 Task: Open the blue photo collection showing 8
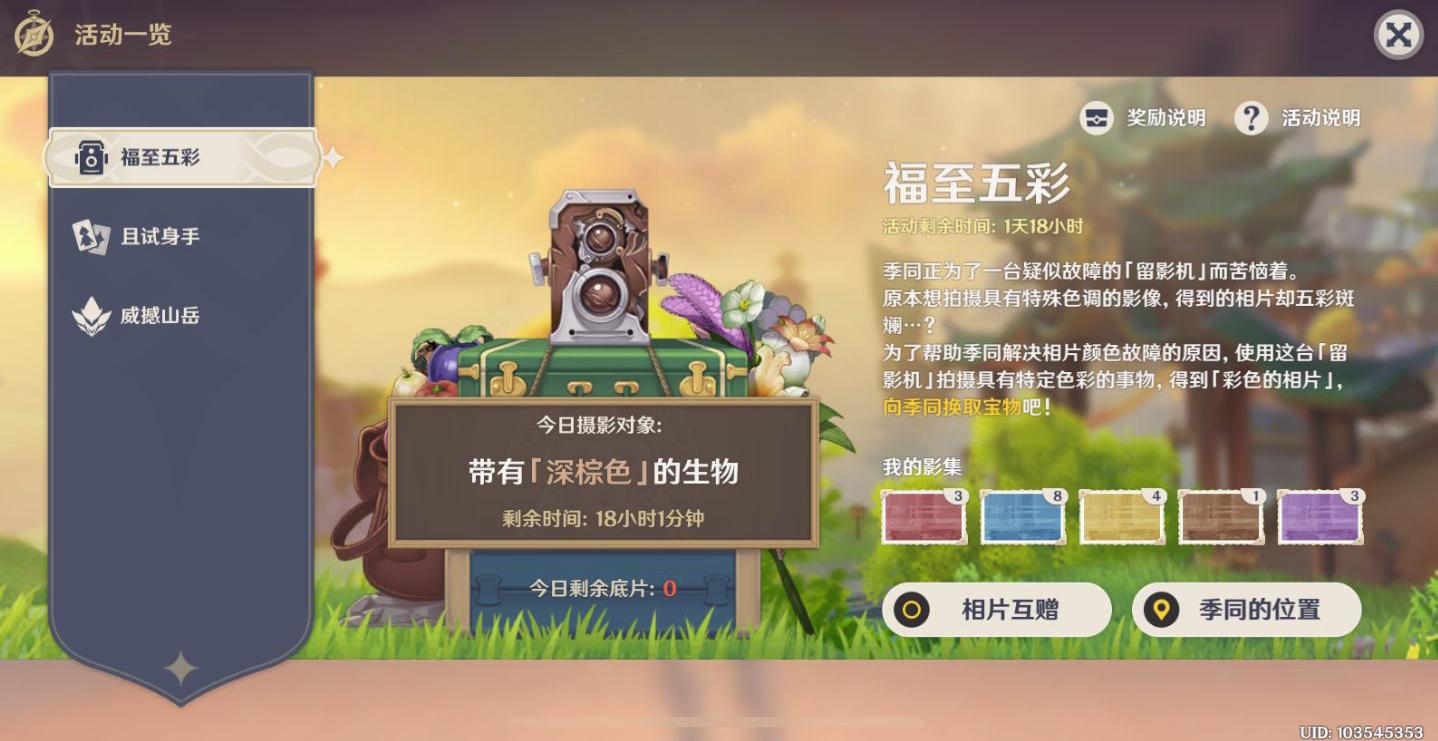[1022, 516]
